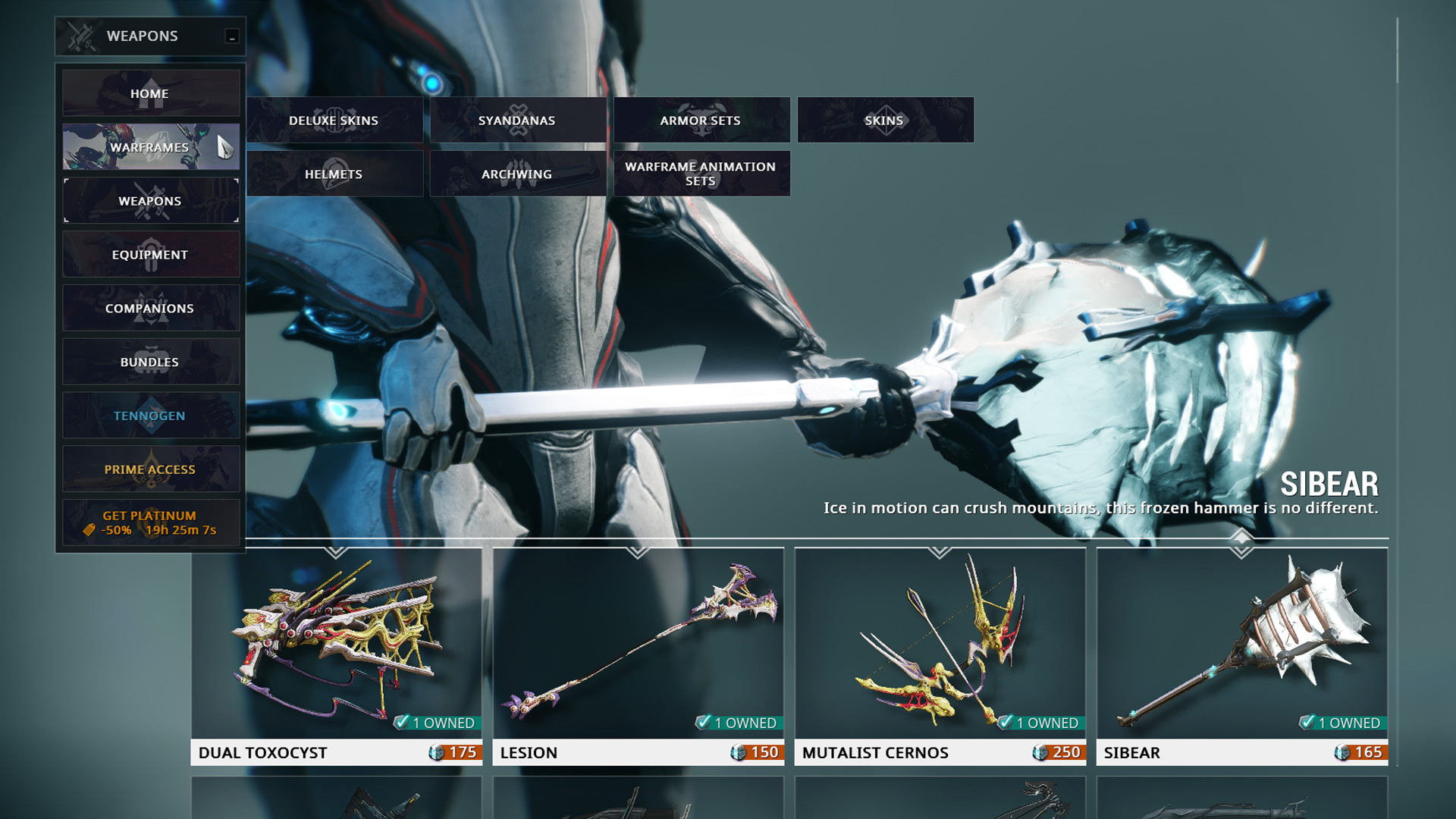The width and height of the screenshot is (1456, 819).
Task: Open Warframe Animation Sets
Action: click(701, 174)
